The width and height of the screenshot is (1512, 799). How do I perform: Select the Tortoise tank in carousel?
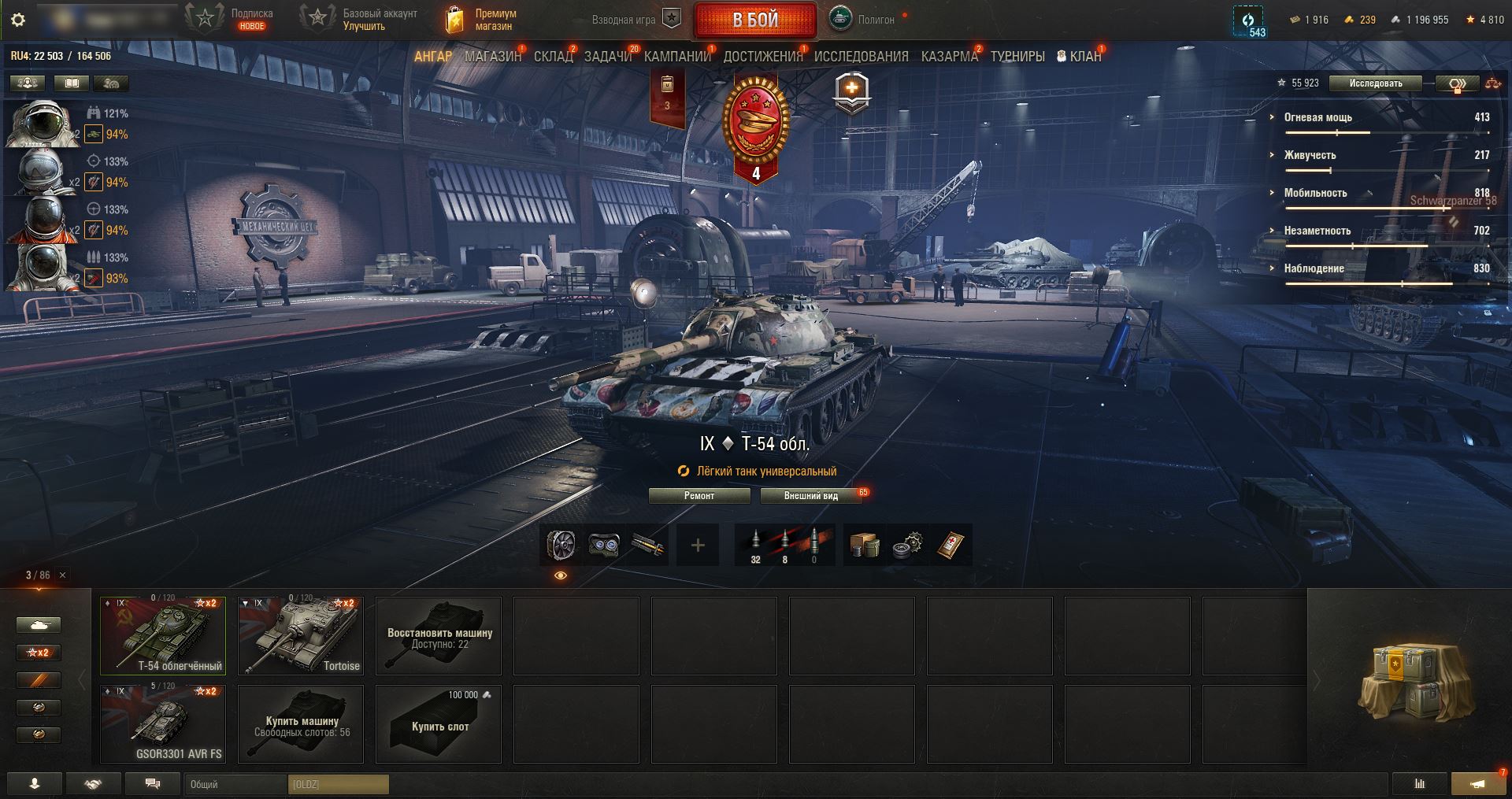(x=301, y=635)
